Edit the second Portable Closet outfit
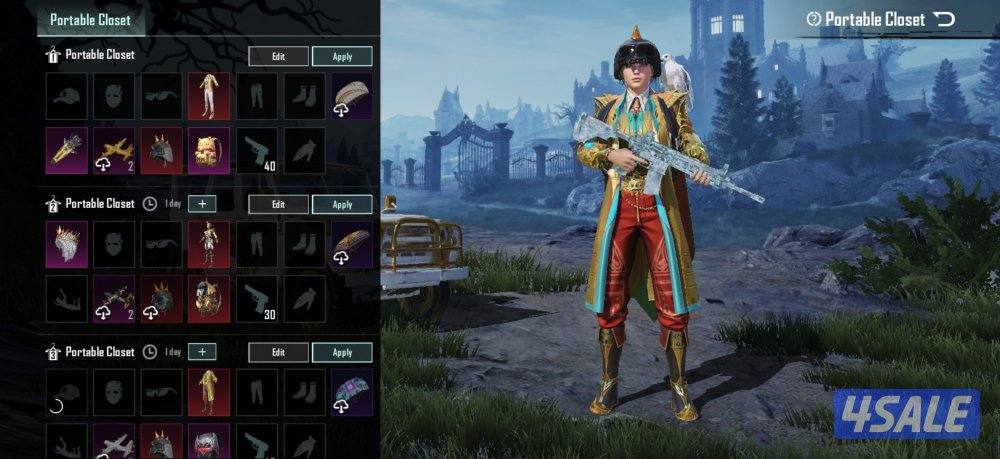The image size is (1000, 459). [x=278, y=204]
